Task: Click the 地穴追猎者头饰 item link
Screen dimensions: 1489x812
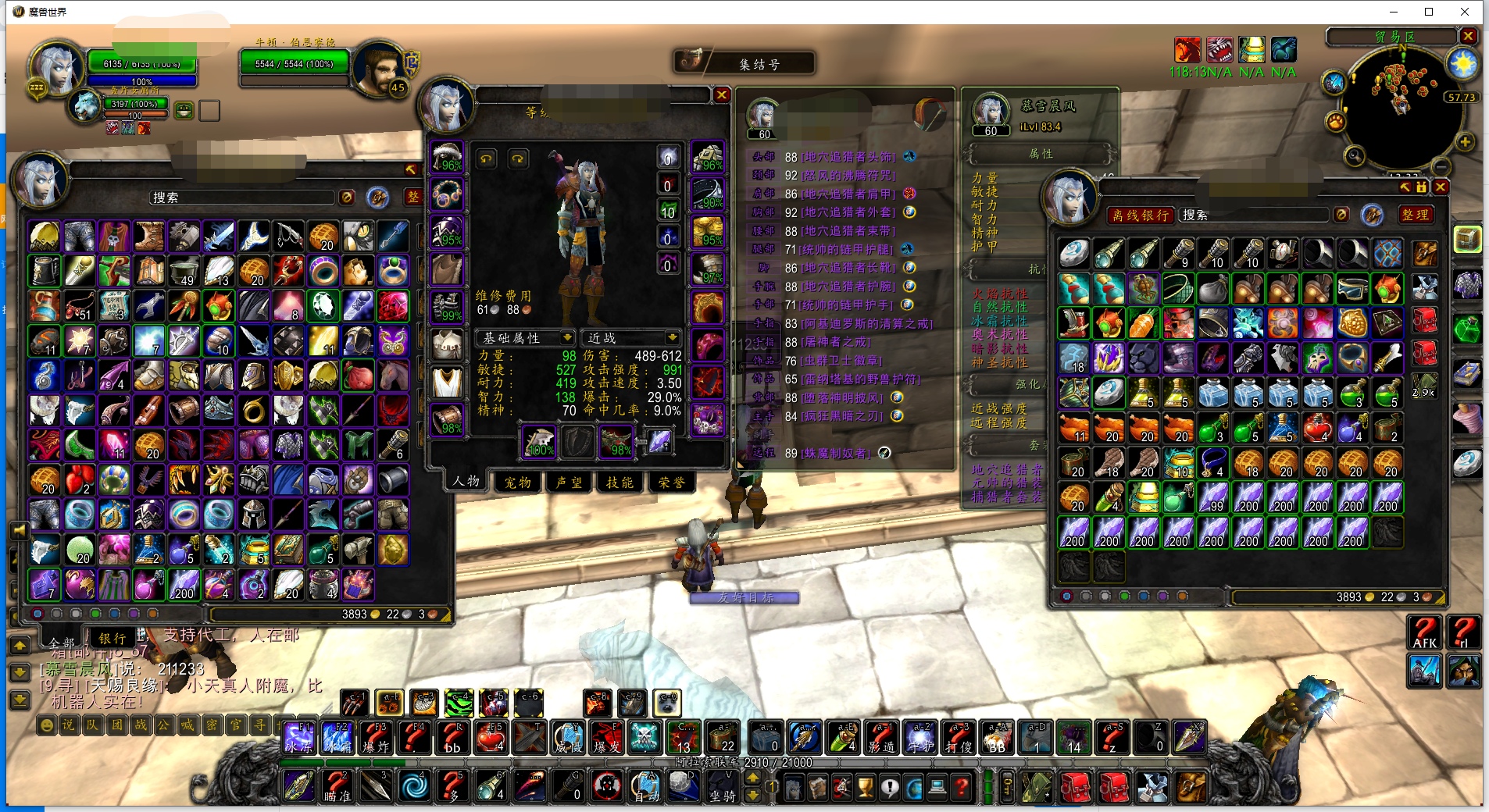Action: click(x=850, y=157)
